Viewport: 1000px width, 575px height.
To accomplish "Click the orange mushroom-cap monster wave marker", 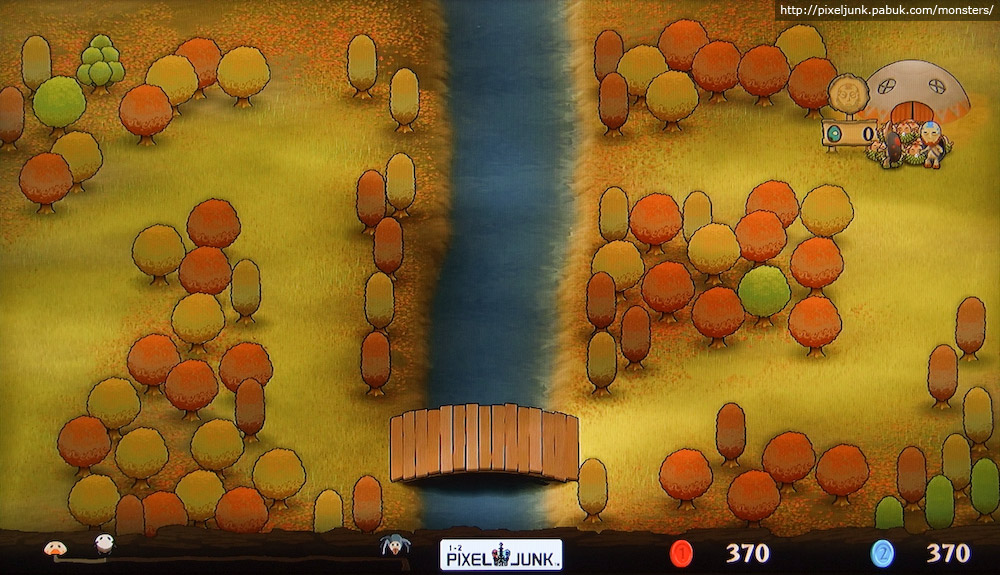I will [53, 547].
